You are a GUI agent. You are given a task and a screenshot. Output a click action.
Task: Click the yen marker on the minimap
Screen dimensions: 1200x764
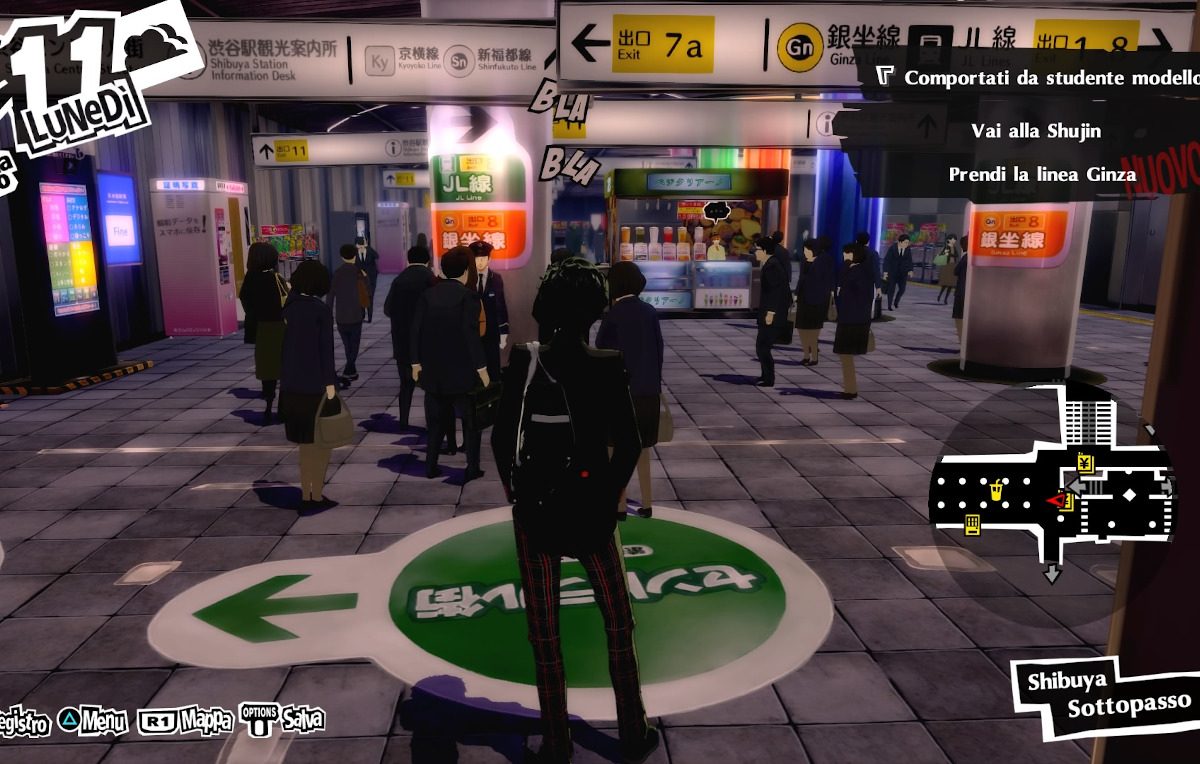coord(1085,462)
